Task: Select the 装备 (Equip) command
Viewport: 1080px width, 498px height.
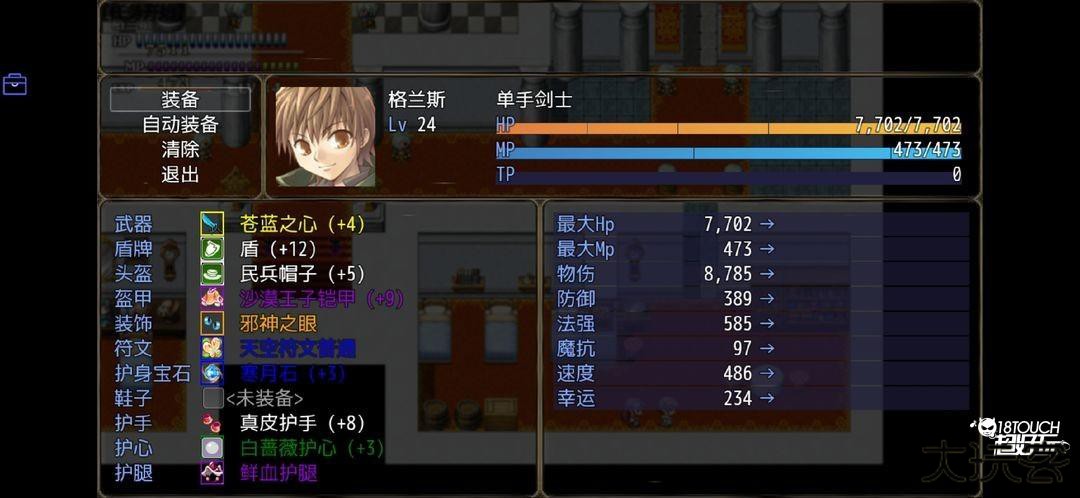Action: pyautogui.click(x=180, y=100)
